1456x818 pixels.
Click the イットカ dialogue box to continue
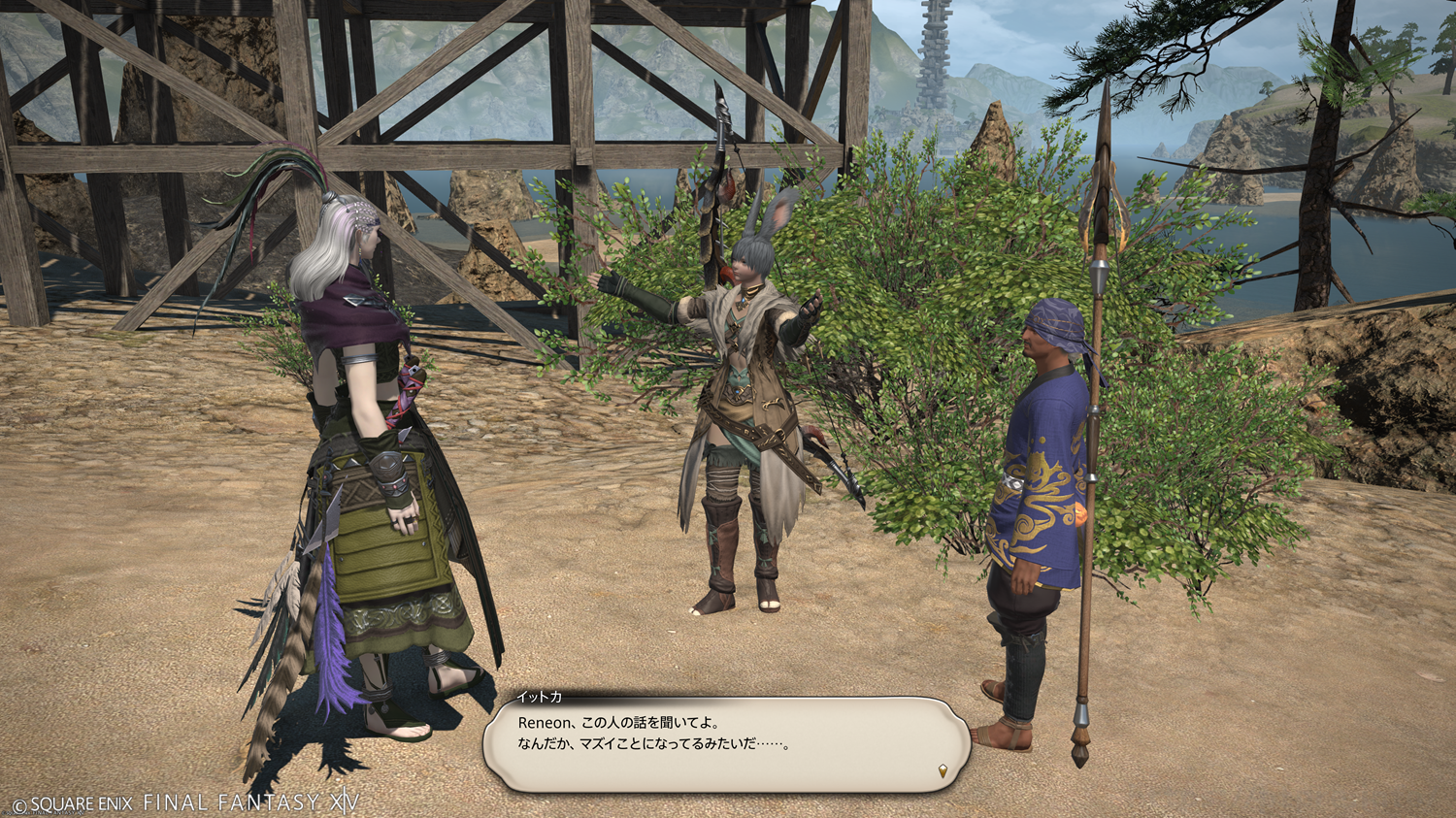coord(726,743)
